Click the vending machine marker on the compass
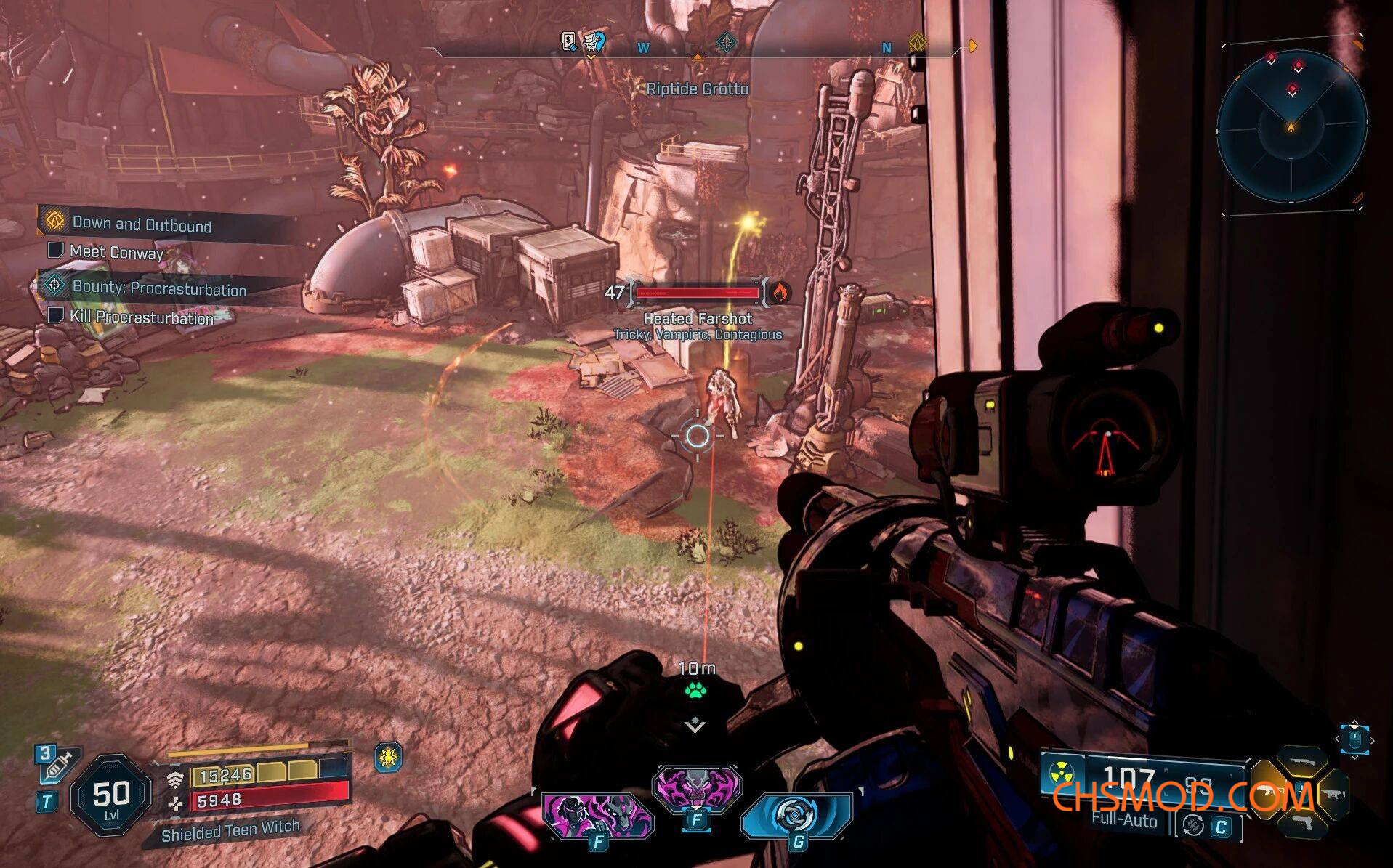1393x868 pixels. 569,41
